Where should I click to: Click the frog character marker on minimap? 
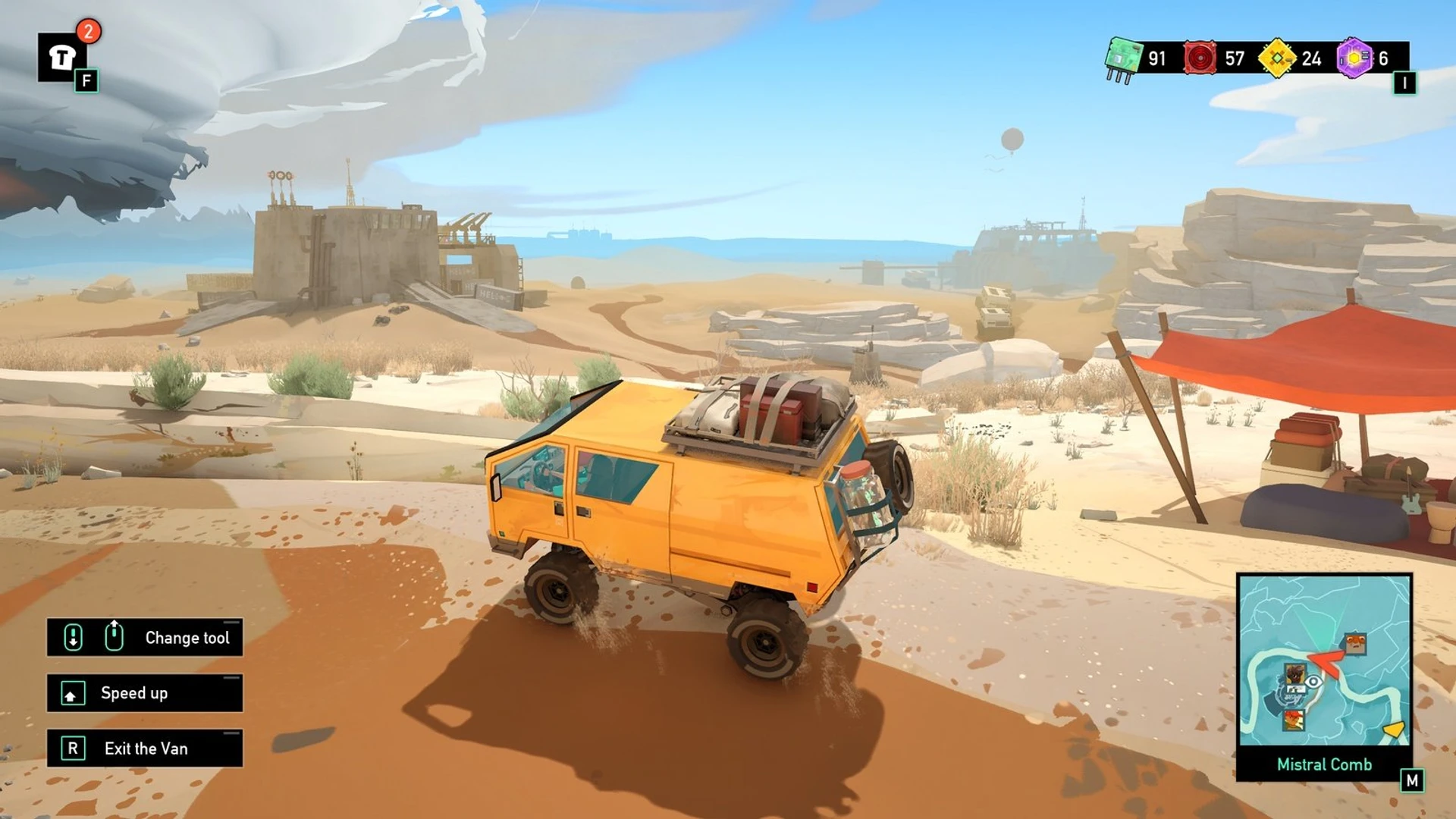coord(1354,645)
